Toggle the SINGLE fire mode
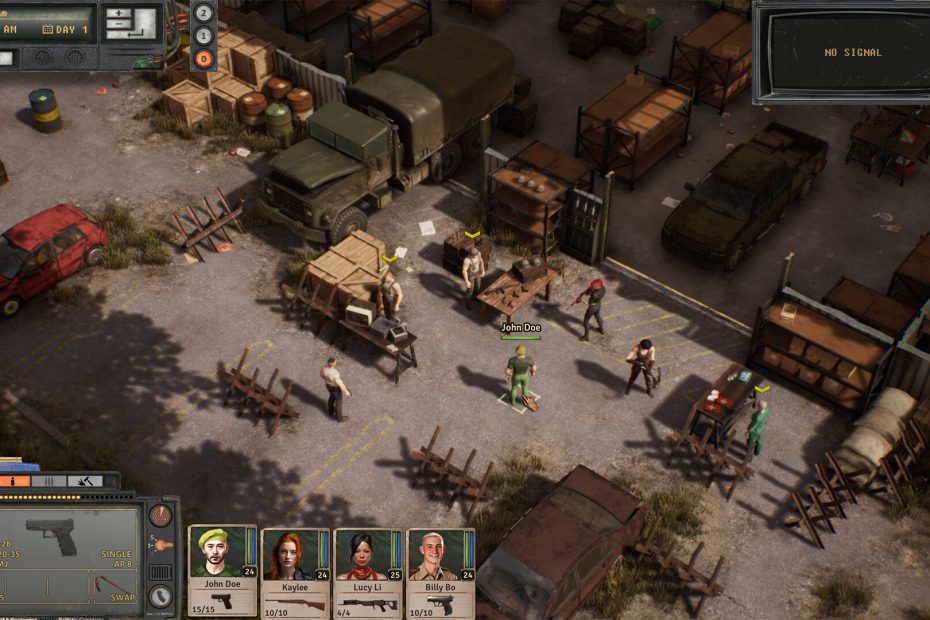This screenshot has height=620, width=930. pyautogui.click(x=115, y=554)
